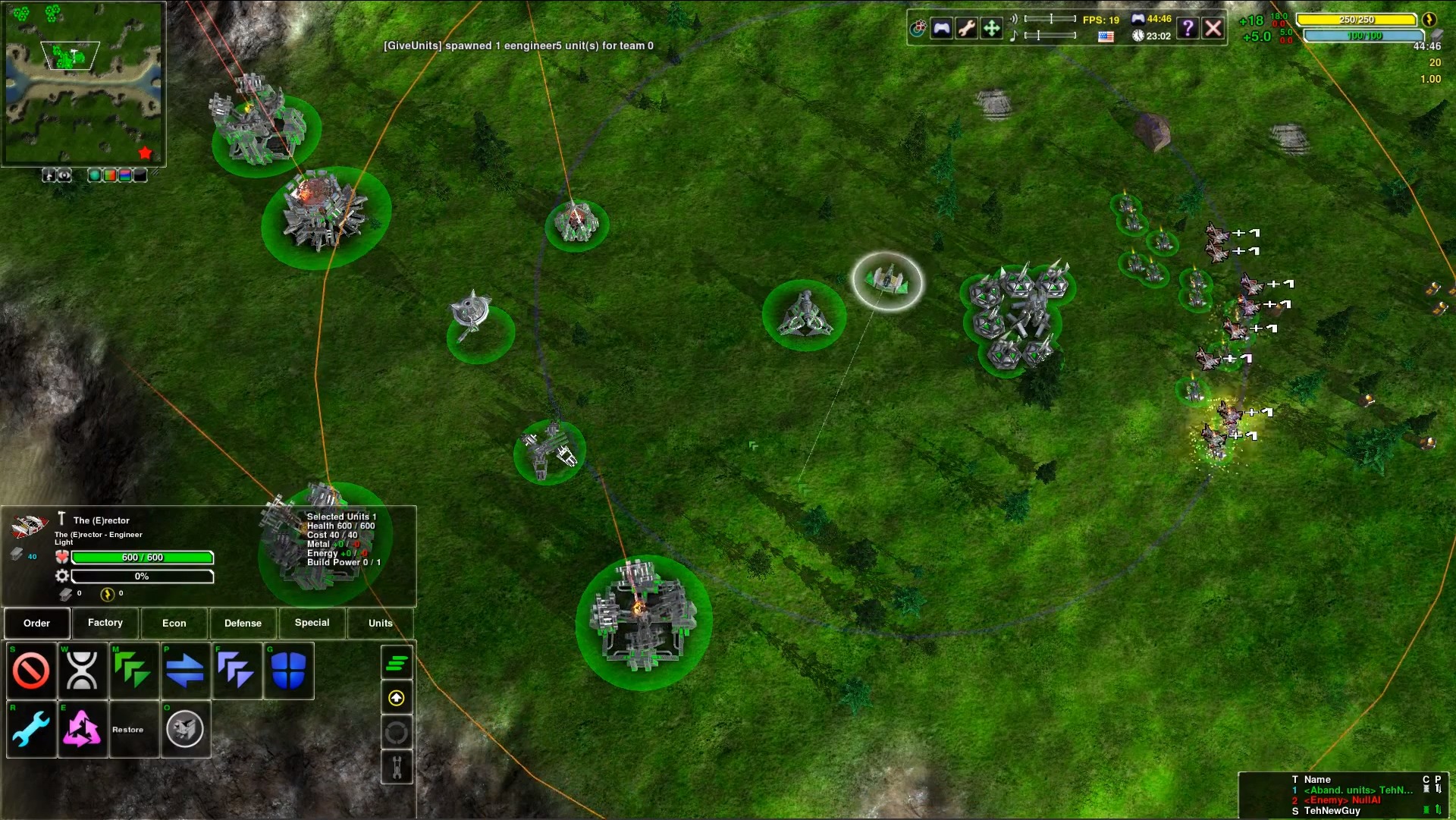Close the game with the X button
Image resolution: width=1456 pixels, height=820 pixels.
tap(1213, 29)
